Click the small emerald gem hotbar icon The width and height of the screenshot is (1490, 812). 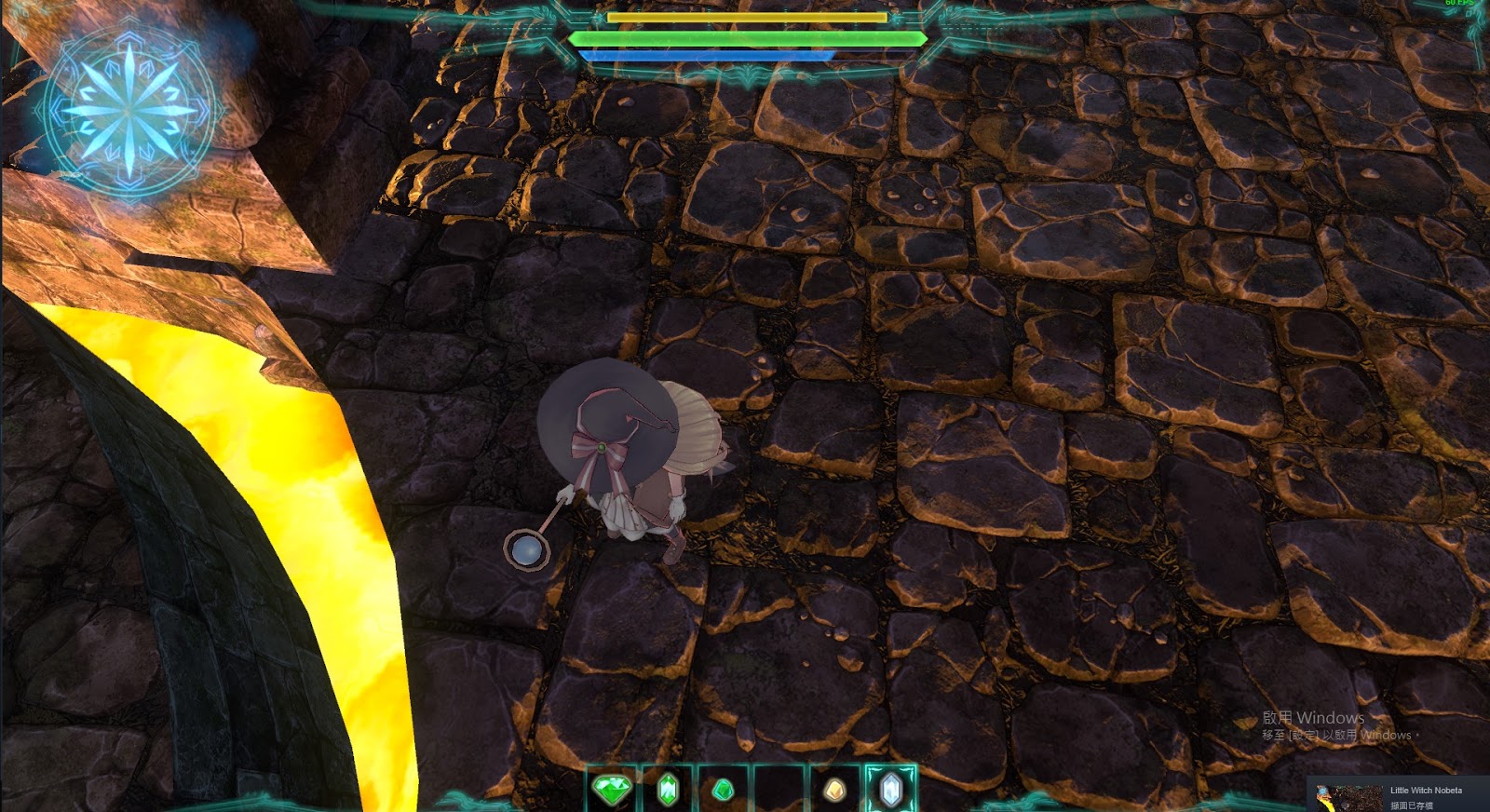tap(725, 789)
